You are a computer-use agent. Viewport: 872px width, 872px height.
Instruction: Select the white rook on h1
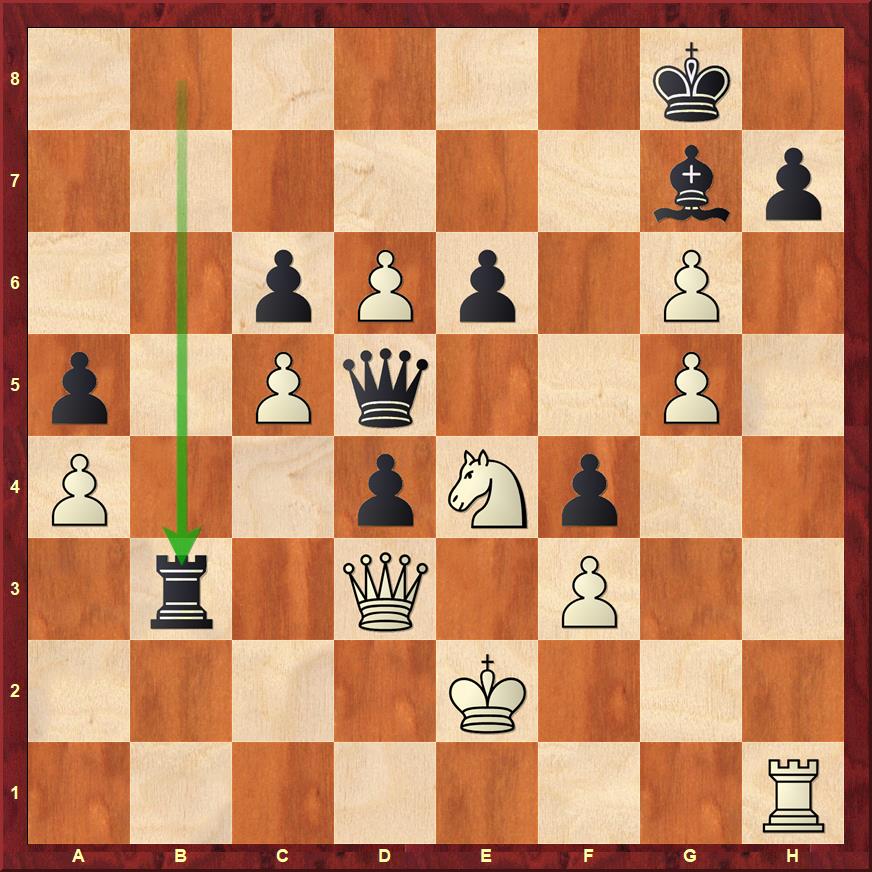click(x=793, y=794)
